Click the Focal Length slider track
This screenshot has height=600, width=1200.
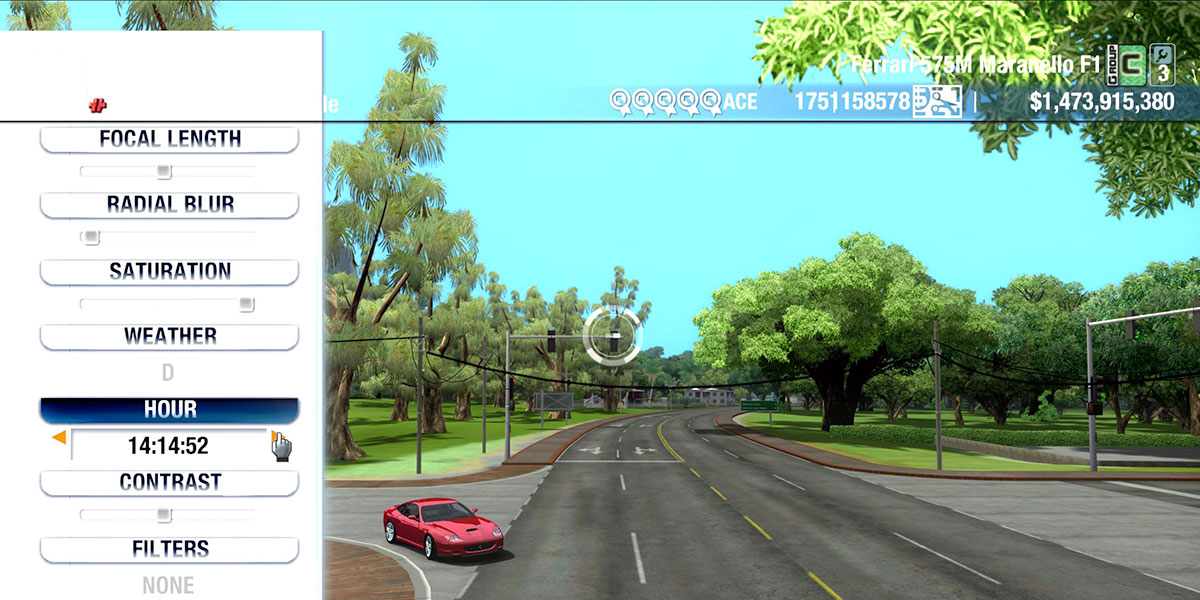(x=167, y=172)
